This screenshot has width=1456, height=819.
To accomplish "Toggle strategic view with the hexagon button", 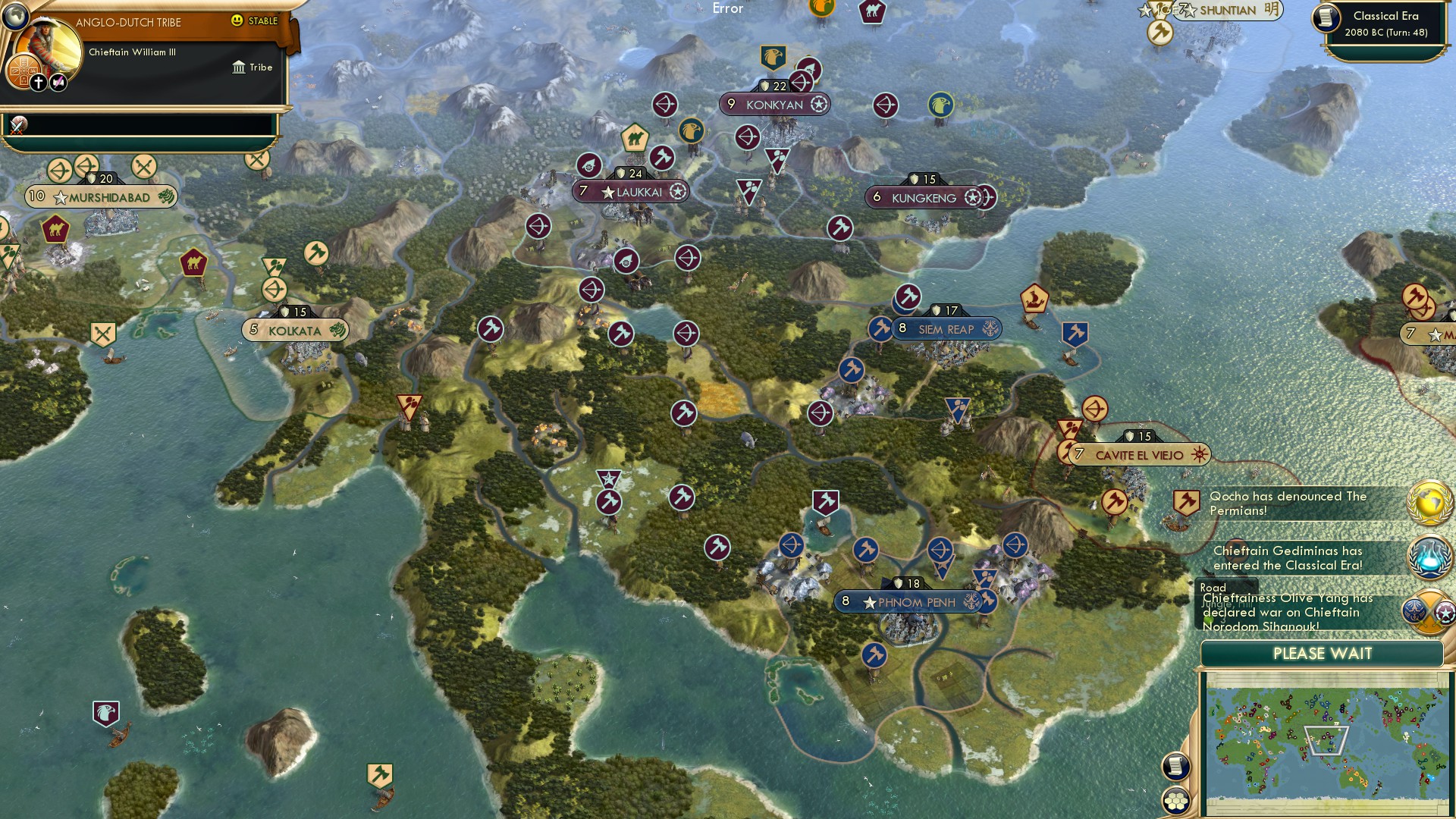I will click(x=1175, y=801).
